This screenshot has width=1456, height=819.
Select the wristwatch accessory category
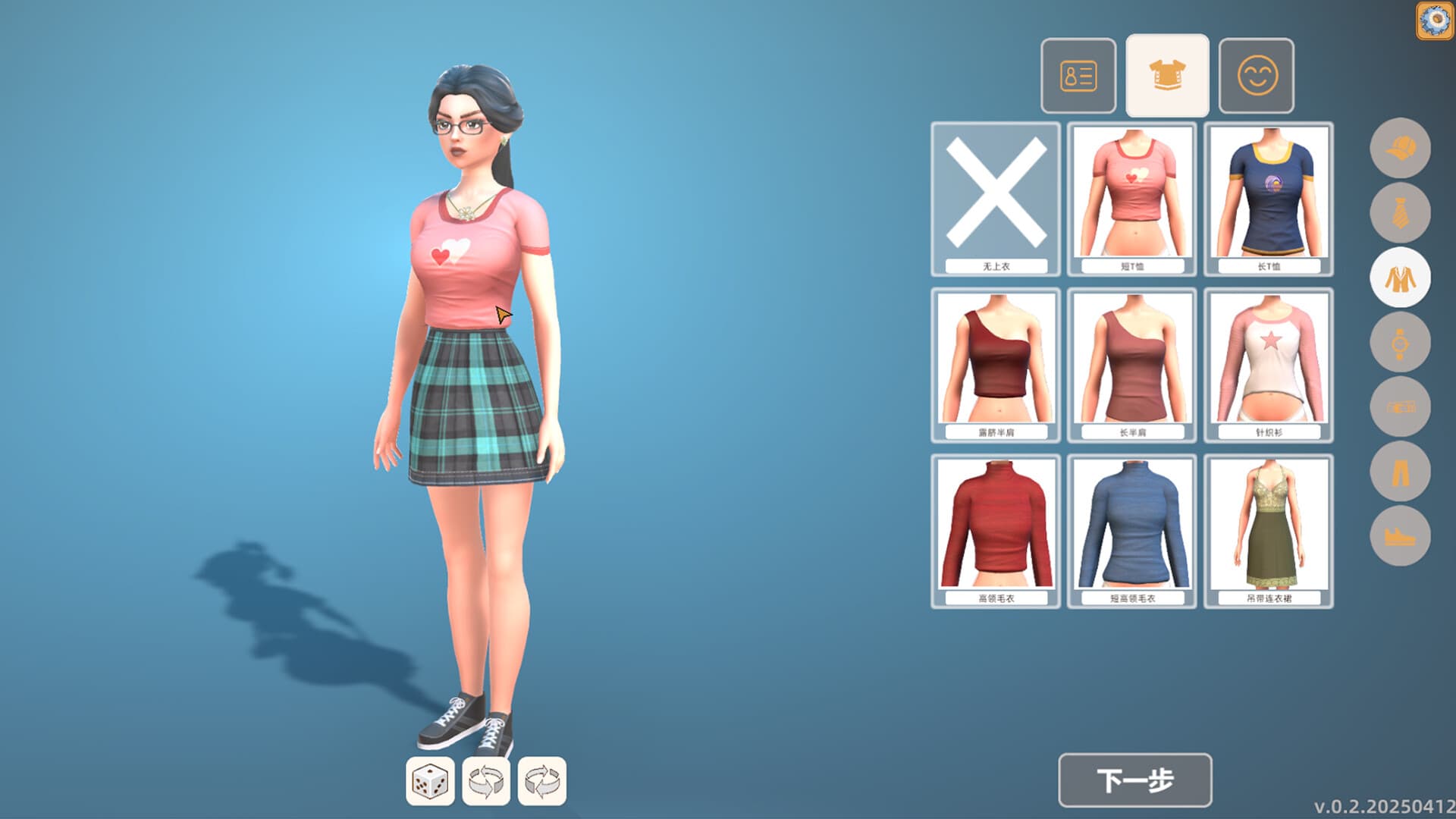(1401, 344)
